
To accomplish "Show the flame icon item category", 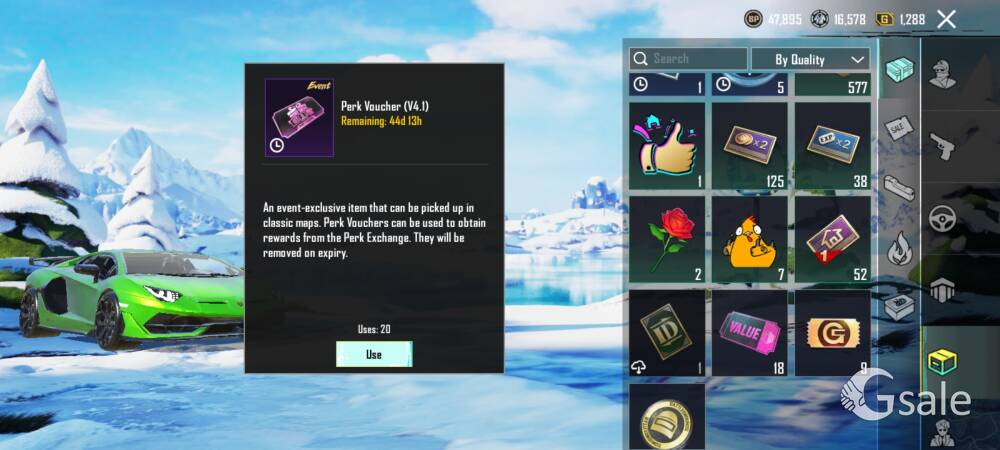I will tap(898, 246).
